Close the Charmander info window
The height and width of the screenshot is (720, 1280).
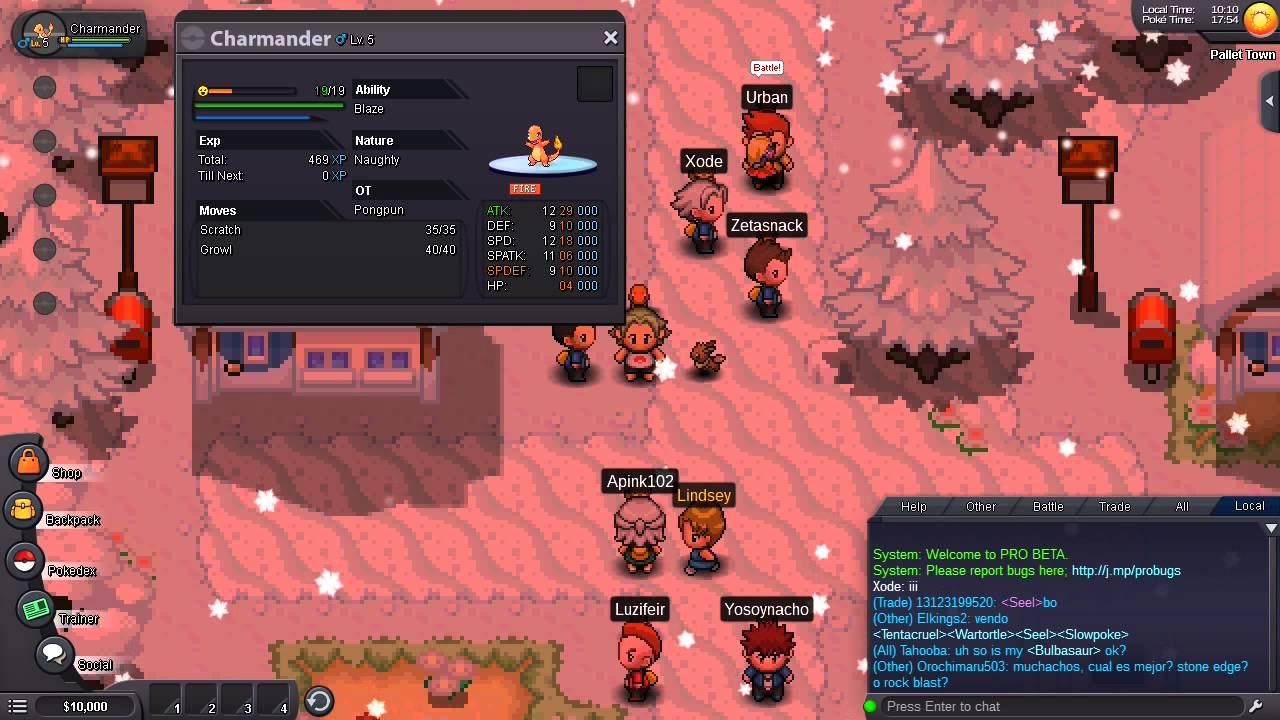(610, 38)
